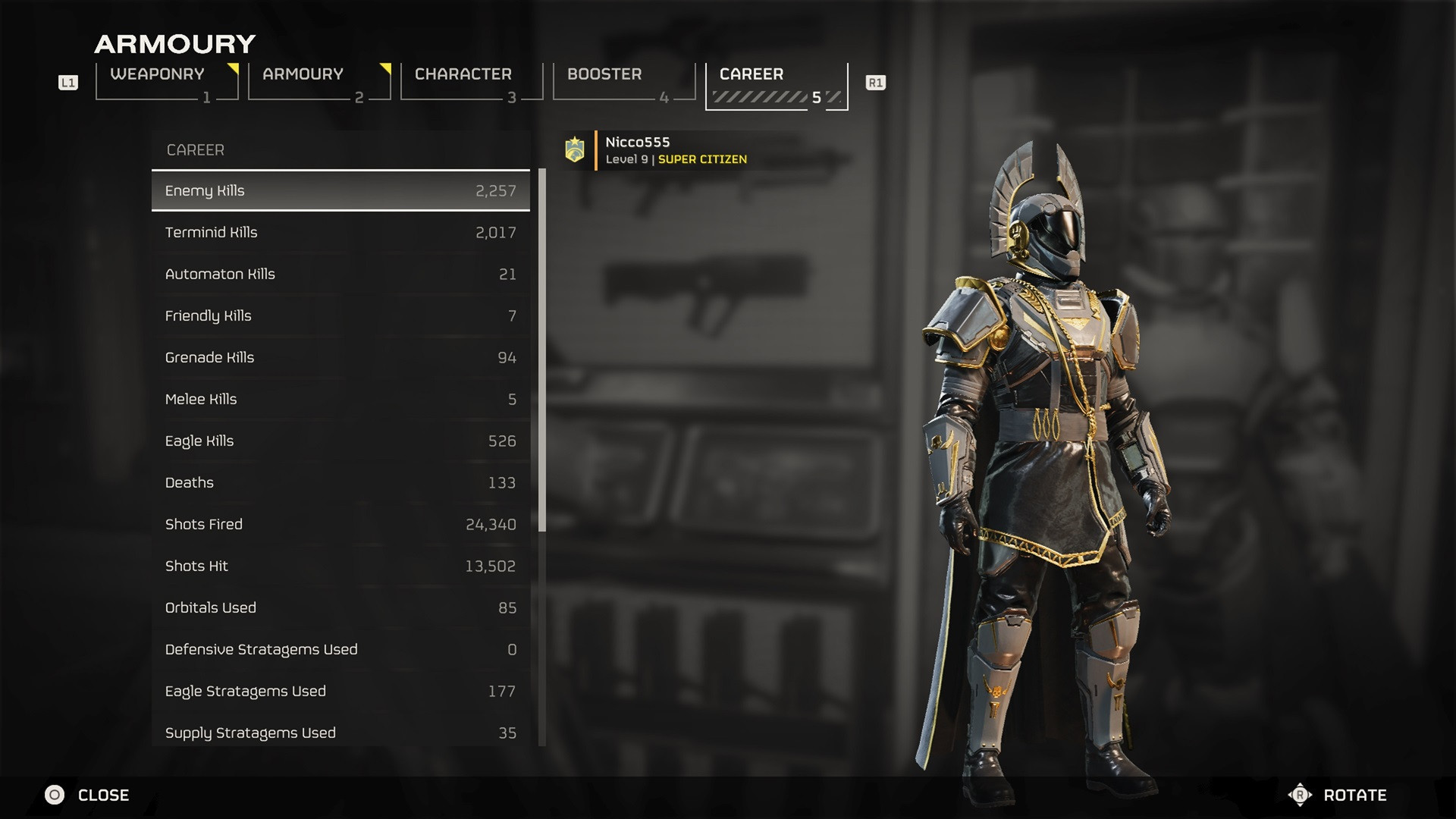This screenshot has height=819, width=1456.
Task: Select the Eagle Stratagems Used row
Action: click(340, 692)
